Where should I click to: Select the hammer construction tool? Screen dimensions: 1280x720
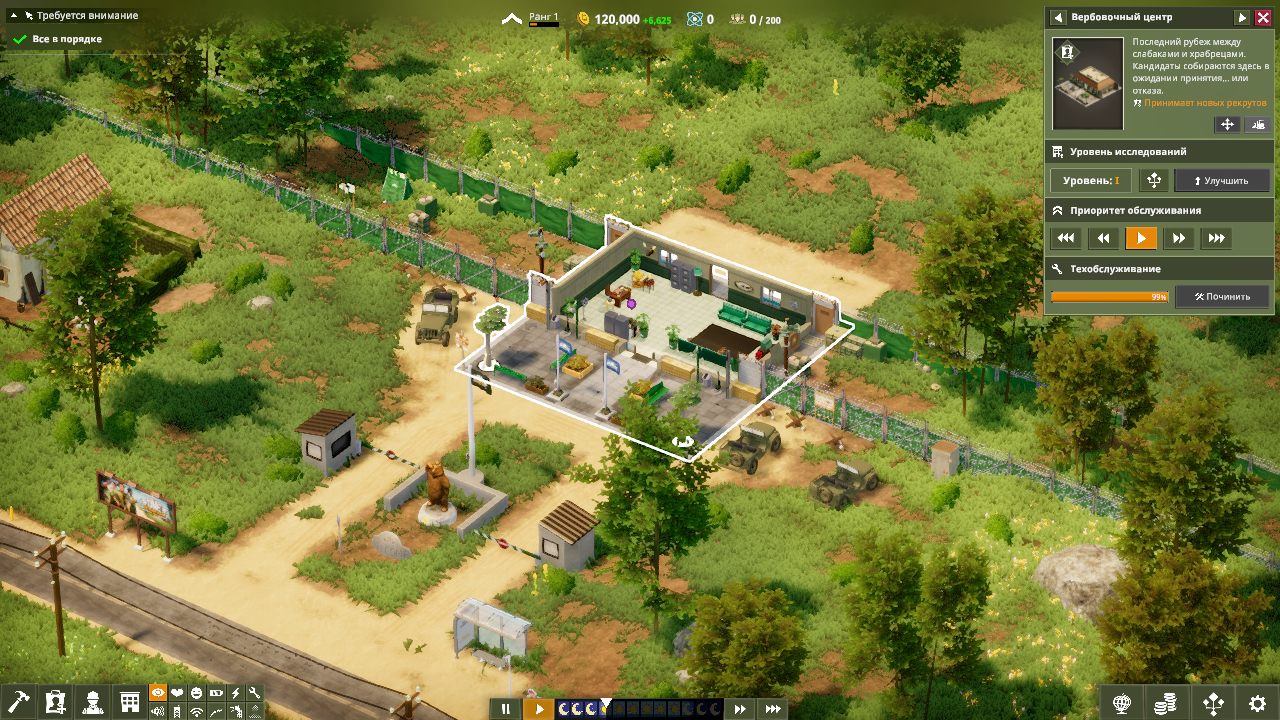point(18,700)
